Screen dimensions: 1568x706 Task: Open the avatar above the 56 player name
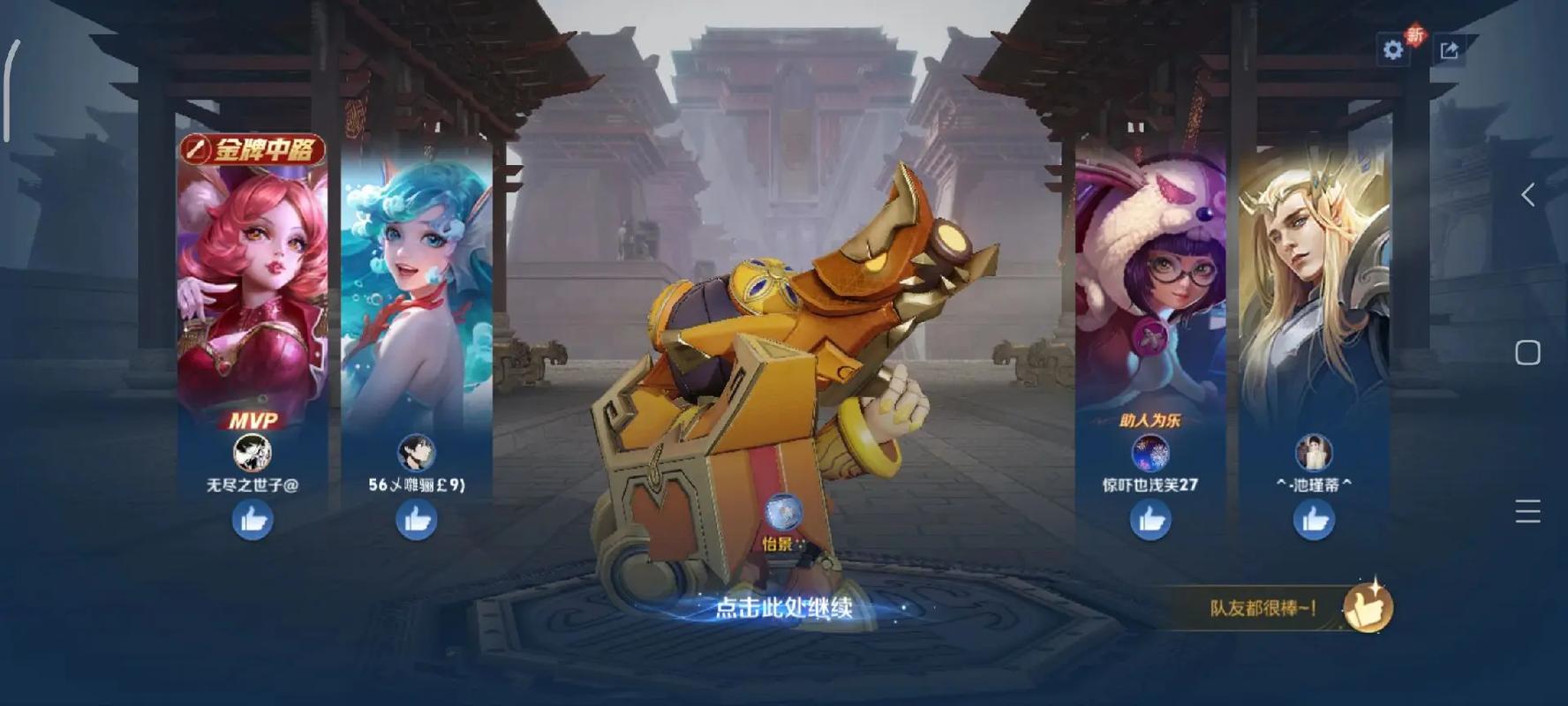(x=417, y=453)
